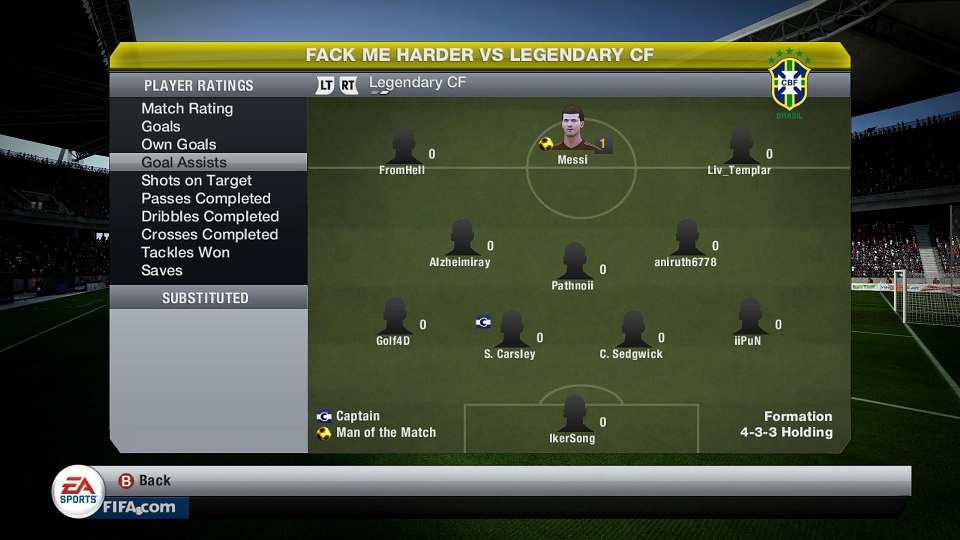Select the Saves rating entry
Screen dimensions: 960x540
point(162,270)
